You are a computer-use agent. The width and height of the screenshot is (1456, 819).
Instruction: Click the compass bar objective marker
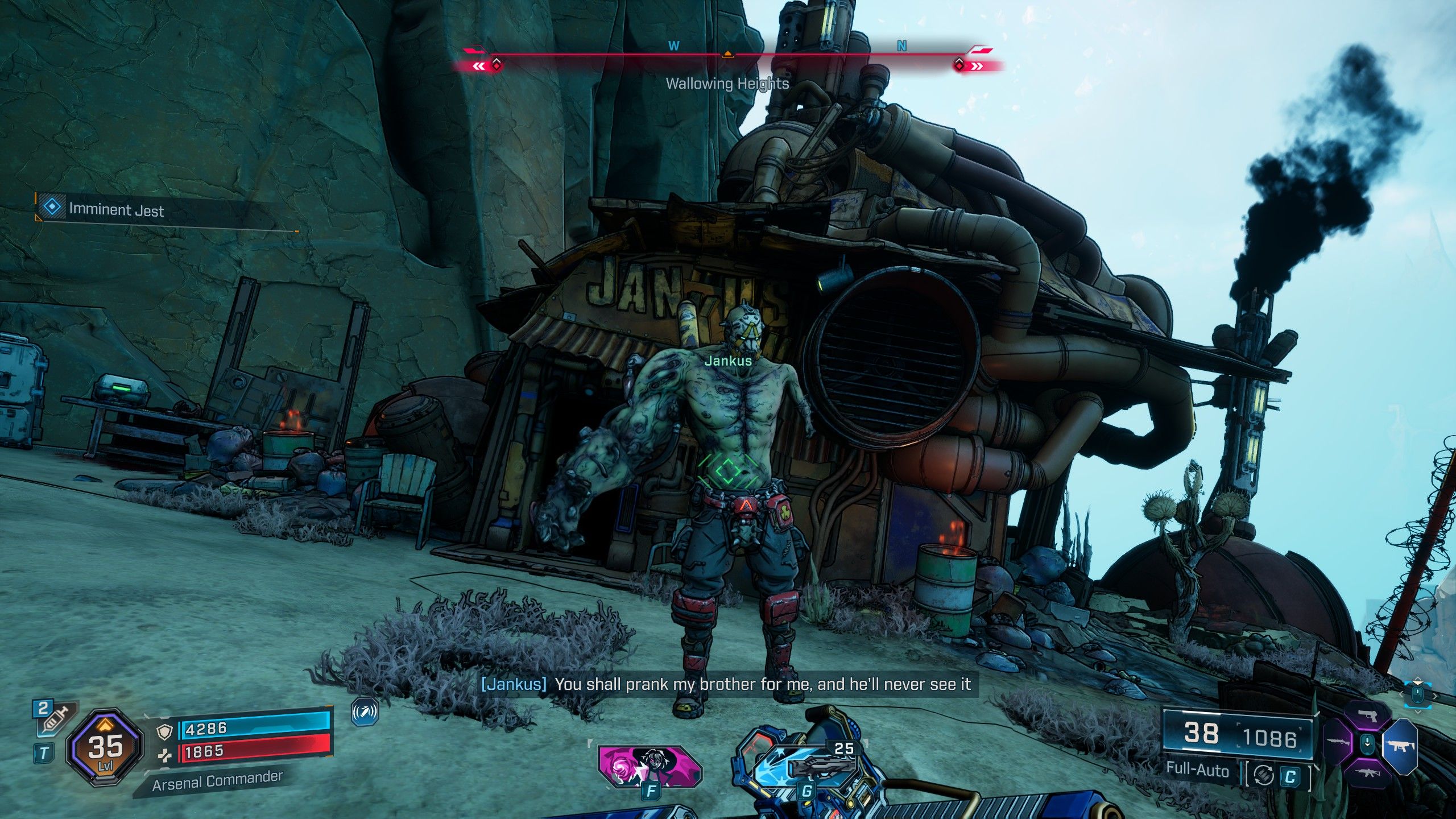[727, 55]
